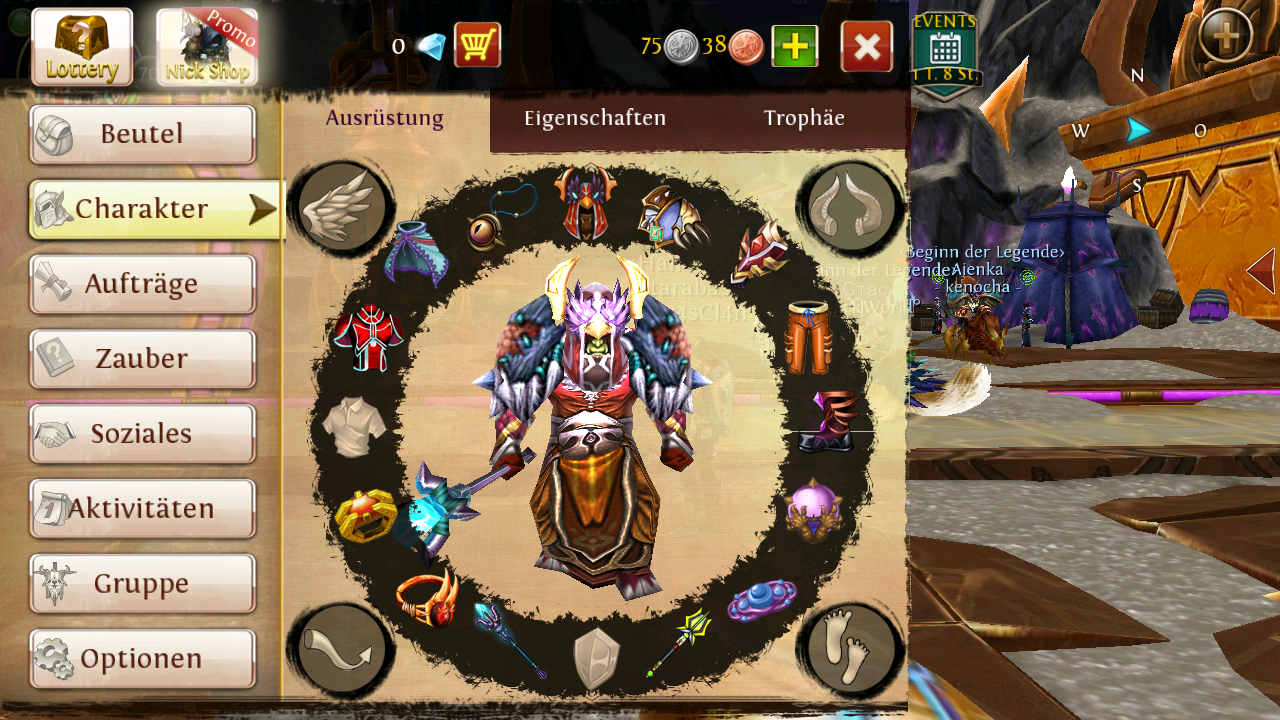Add currency with green plus button
The image size is (1280, 720).
click(x=795, y=46)
